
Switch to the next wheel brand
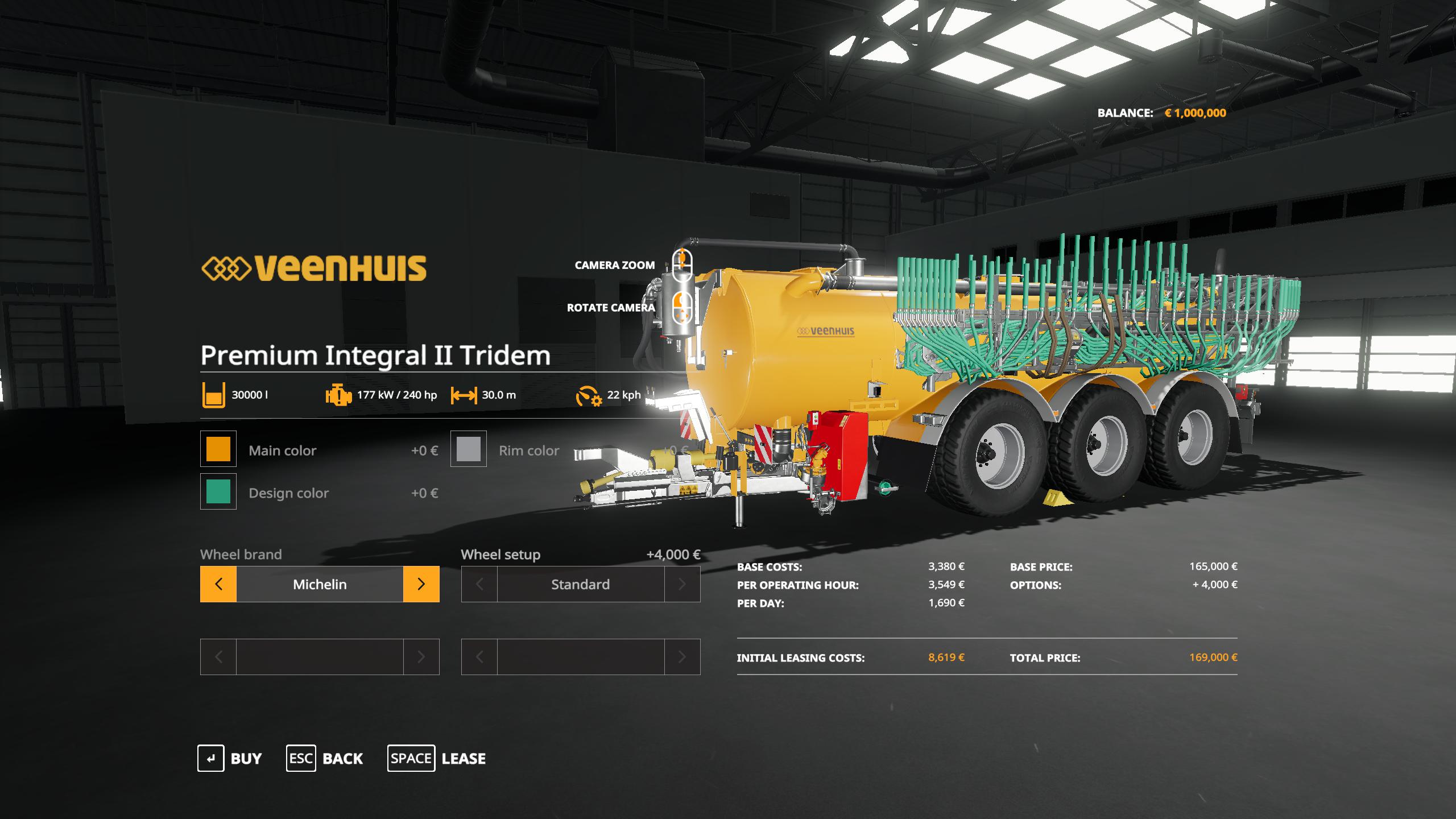(421, 584)
